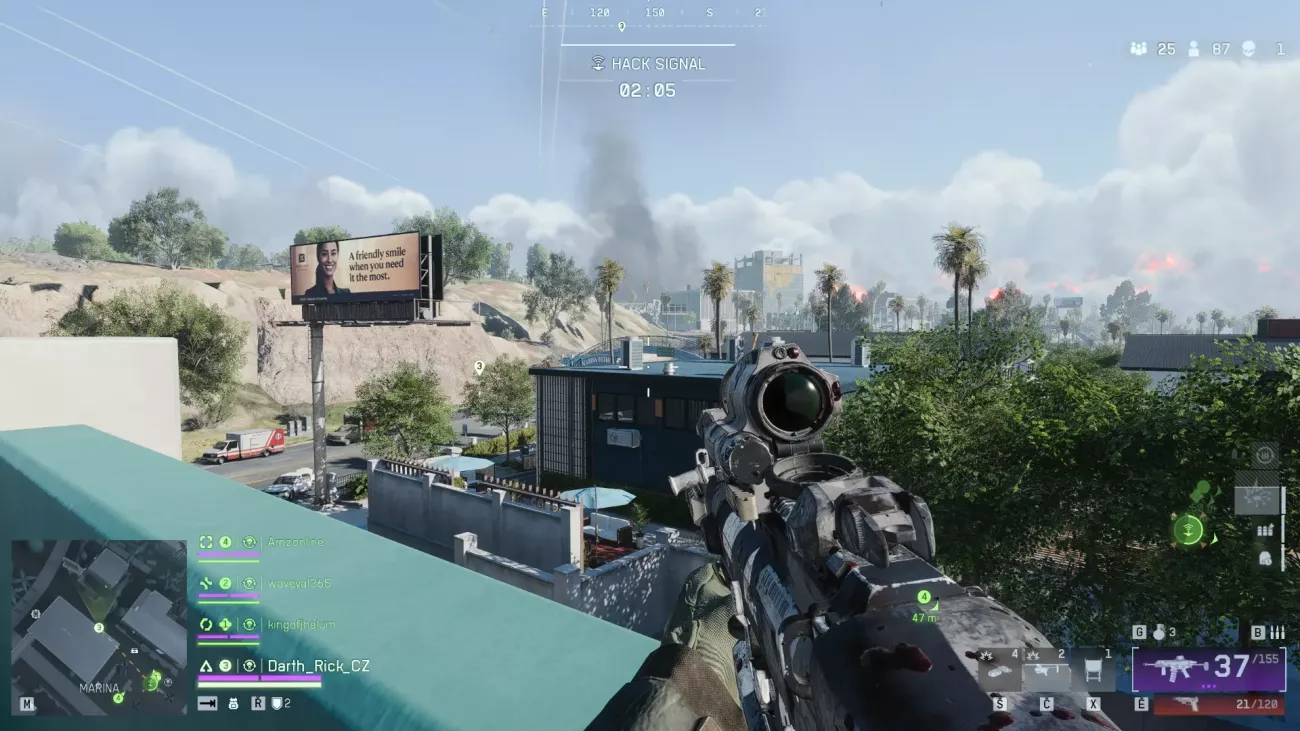Select squadmate waveyal365 in squad list
Image resolution: width=1300 pixels, height=731 pixels.
pyautogui.click(x=299, y=583)
